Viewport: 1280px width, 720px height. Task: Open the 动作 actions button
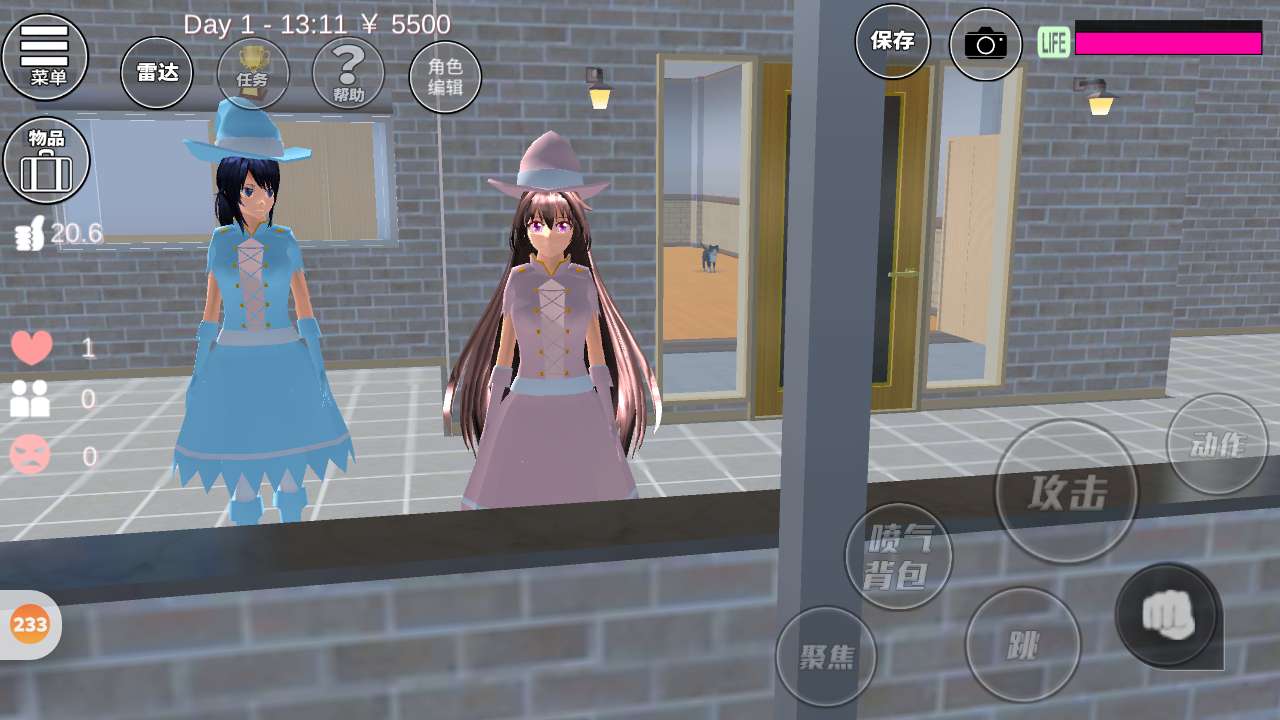point(1216,444)
